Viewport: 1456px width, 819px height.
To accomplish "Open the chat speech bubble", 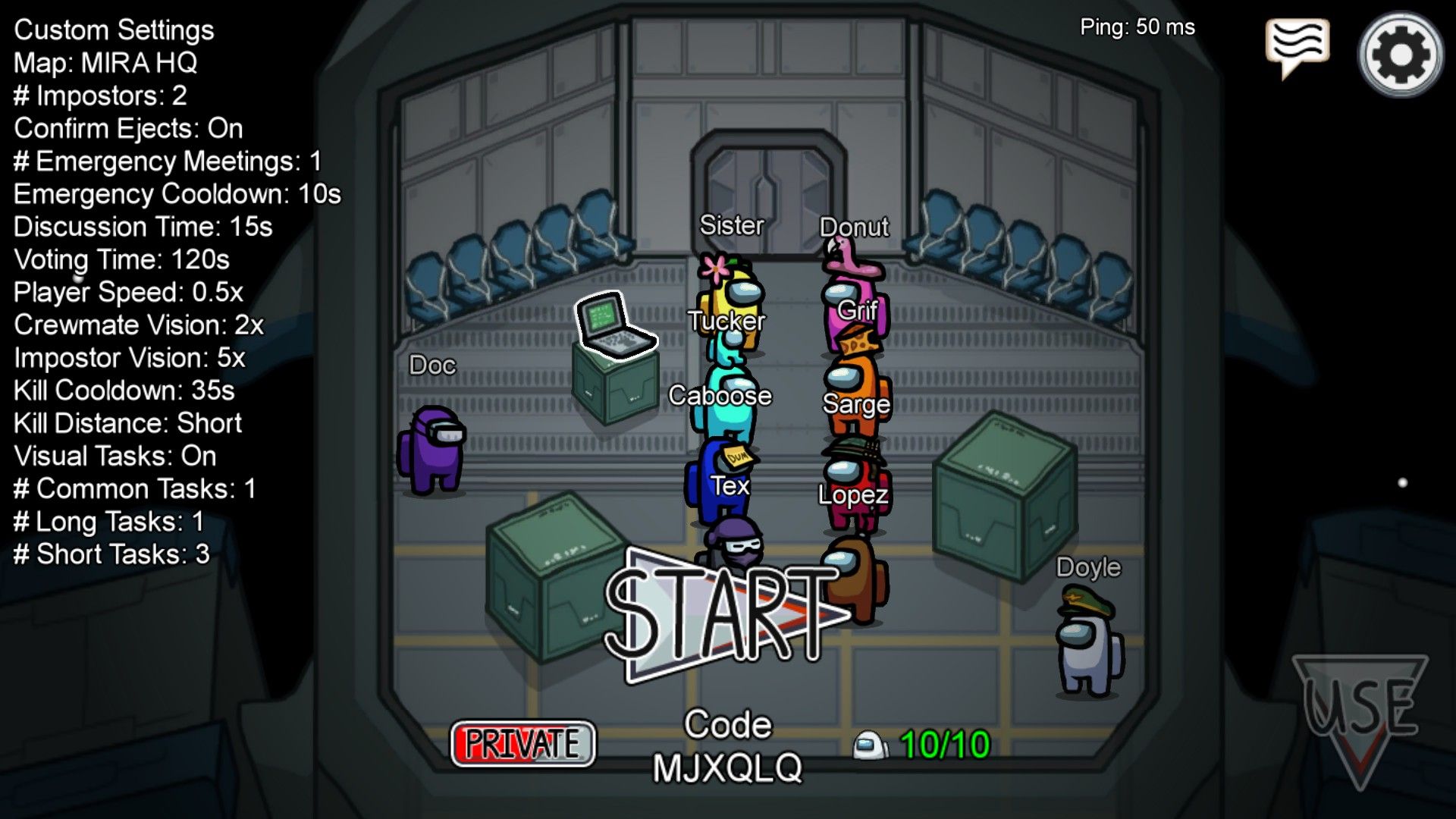I will (x=1297, y=45).
